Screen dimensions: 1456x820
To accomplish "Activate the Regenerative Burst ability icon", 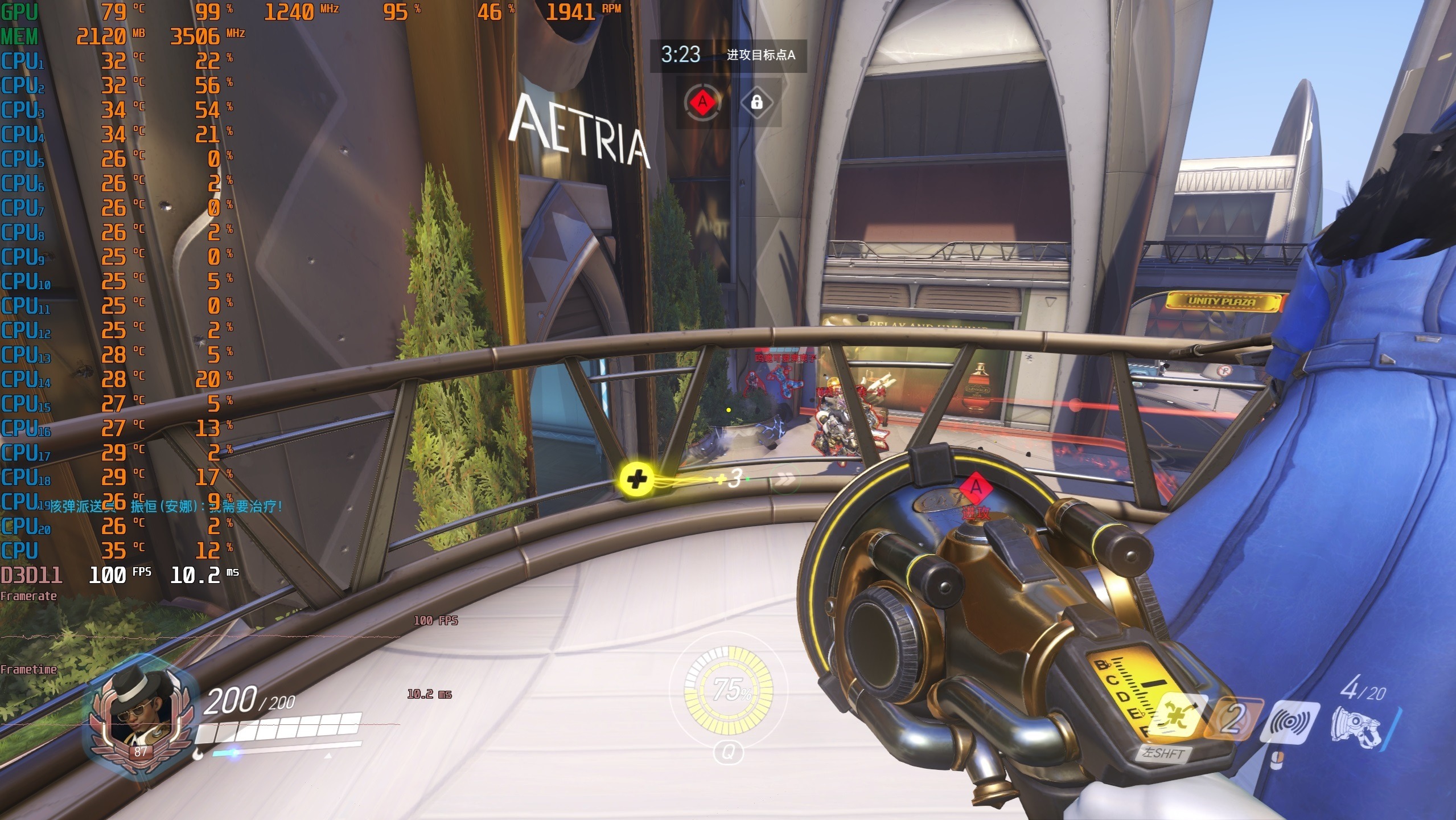I will [1177, 720].
